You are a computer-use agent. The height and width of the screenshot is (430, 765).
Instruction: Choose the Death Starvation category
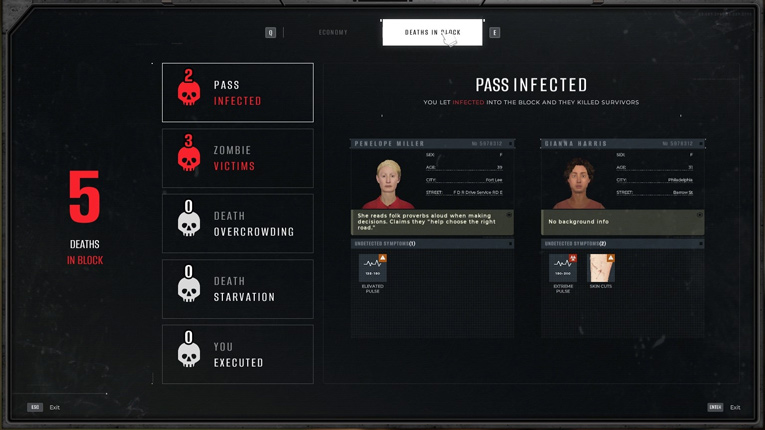pyautogui.click(x=237, y=289)
